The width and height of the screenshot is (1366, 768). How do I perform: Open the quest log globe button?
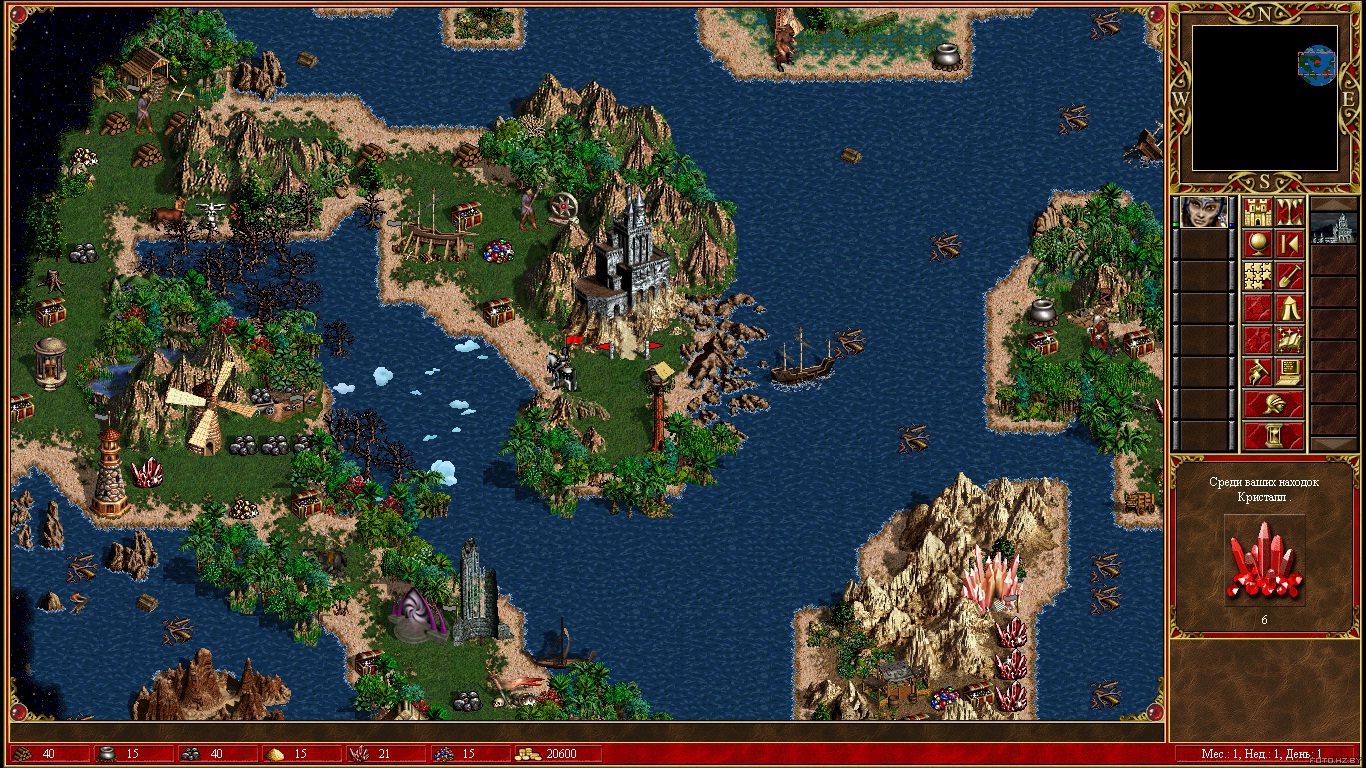pos(1258,243)
